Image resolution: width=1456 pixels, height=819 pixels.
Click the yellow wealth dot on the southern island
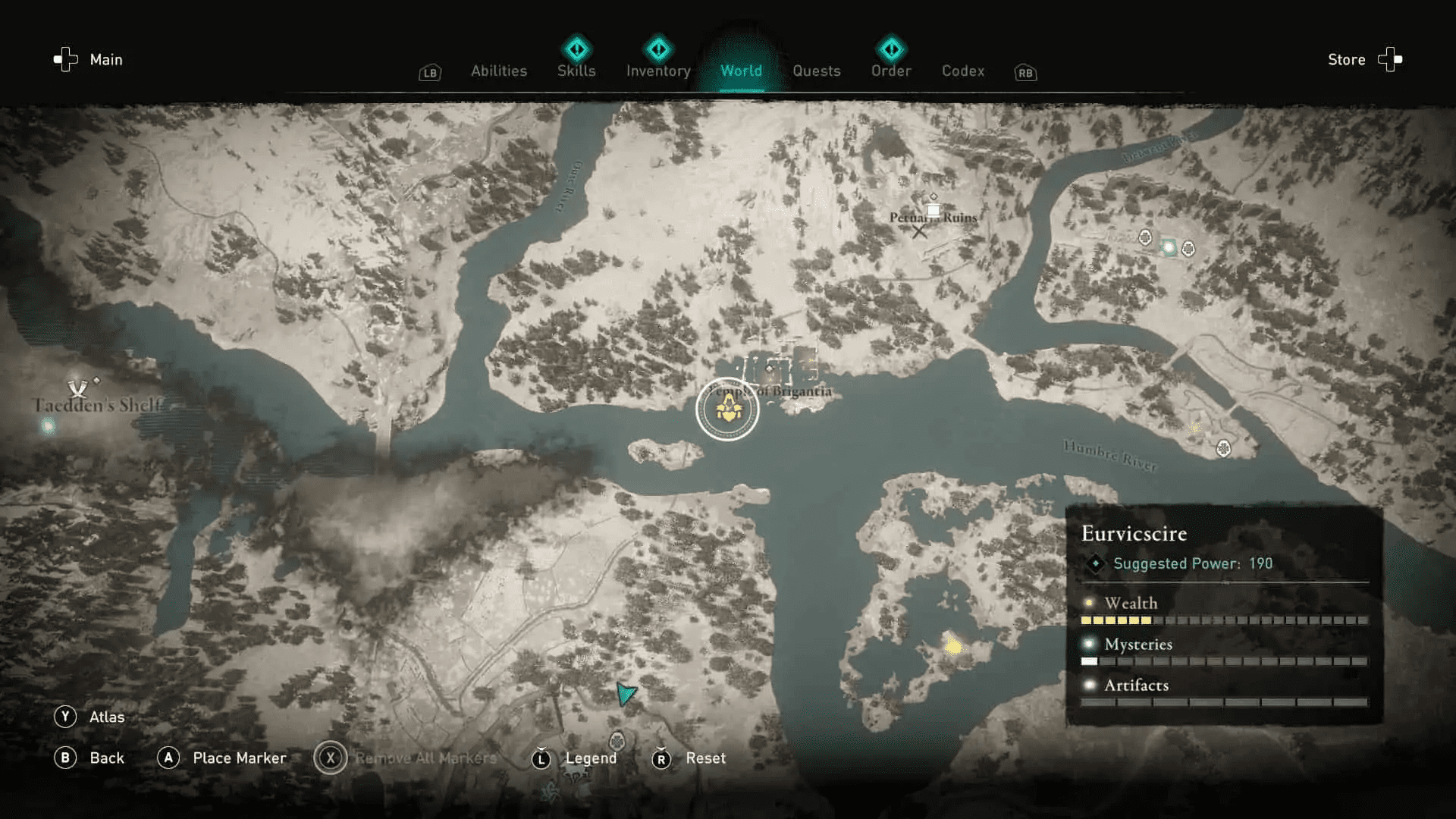[952, 645]
